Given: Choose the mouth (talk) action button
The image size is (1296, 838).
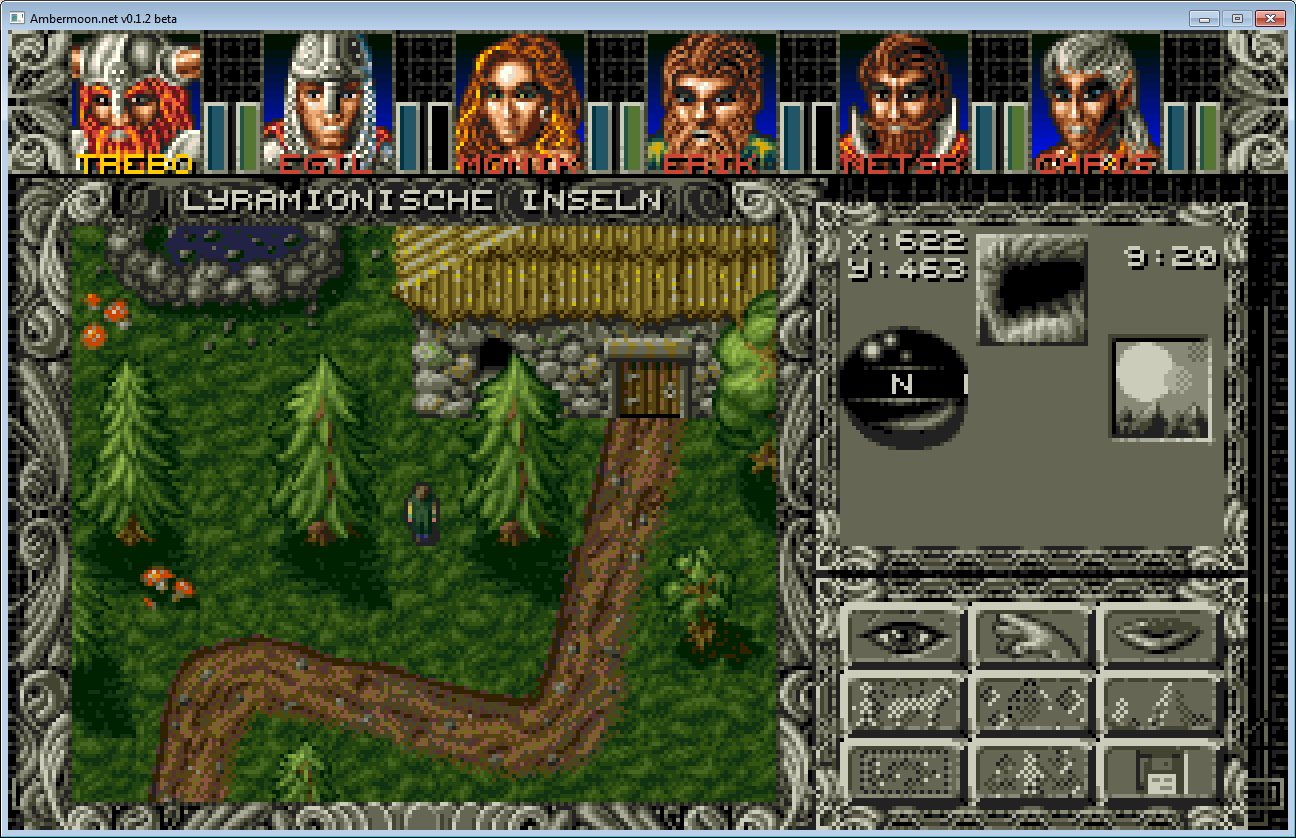Looking at the screenshot, I should point(1161,634).
